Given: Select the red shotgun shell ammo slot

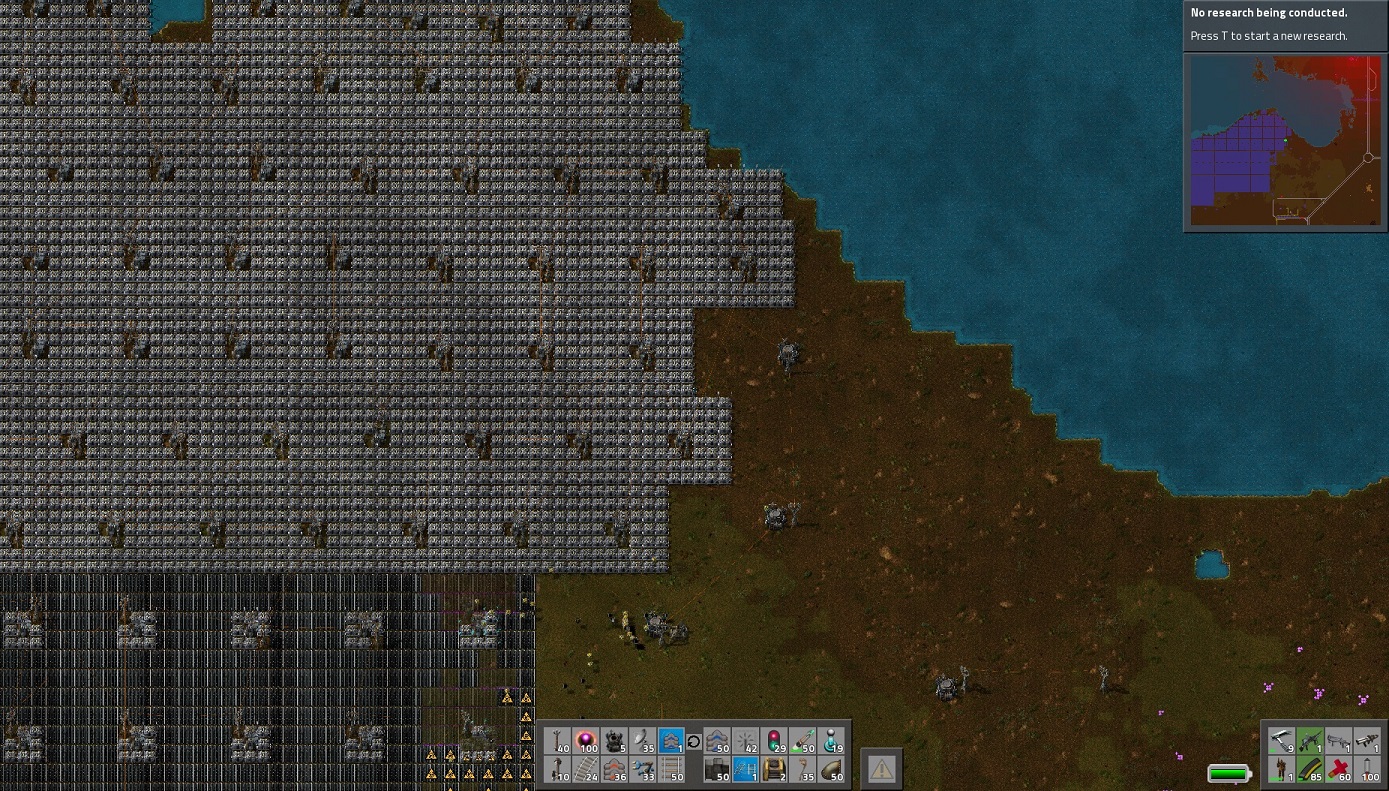Looking at the screenshot, I should coord(1338,769).
